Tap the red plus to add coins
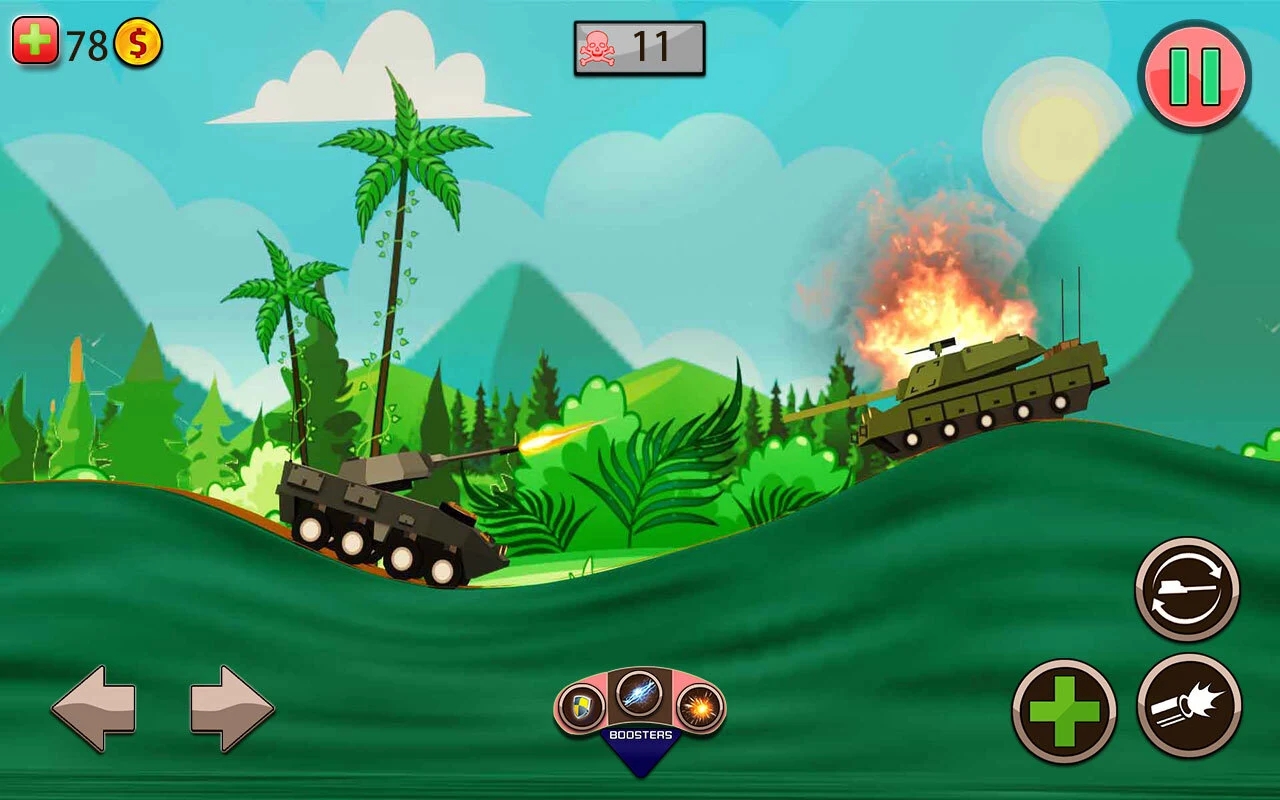Screen dimensions: 1280x800 pos(35,42)
